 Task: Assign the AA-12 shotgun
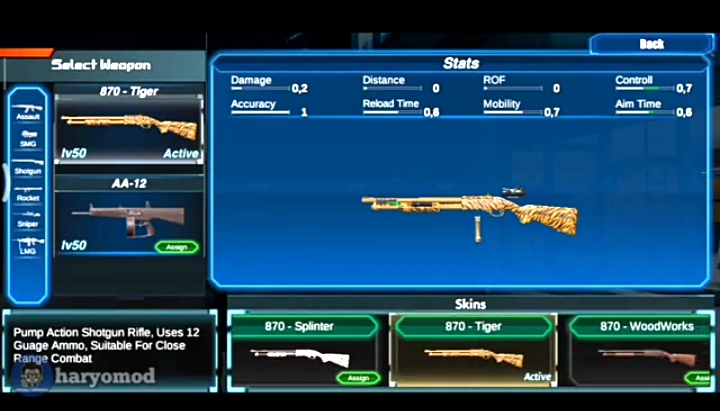(176, 247)
